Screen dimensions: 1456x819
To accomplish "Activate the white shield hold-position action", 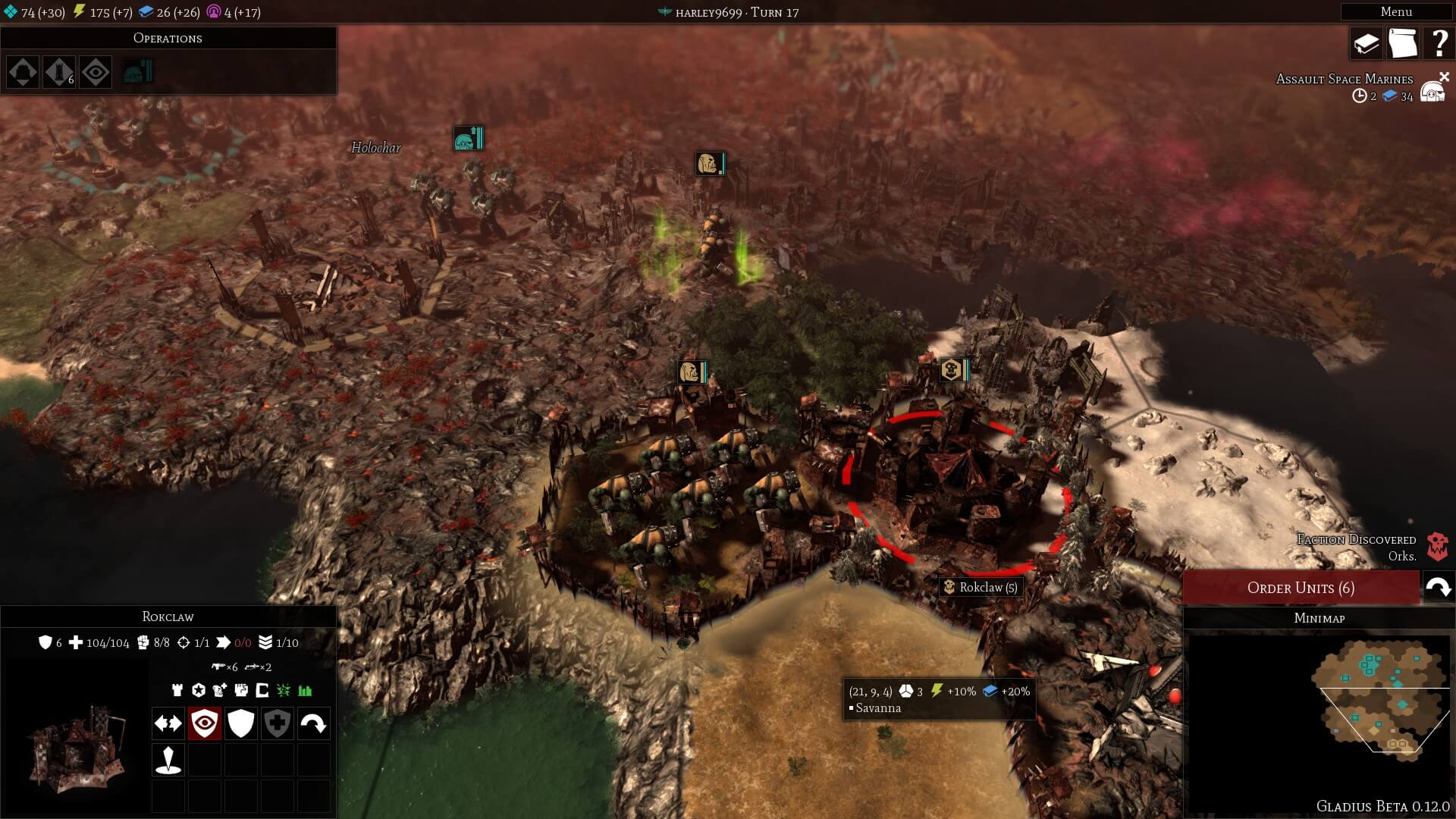I will (x=240, y=723).
